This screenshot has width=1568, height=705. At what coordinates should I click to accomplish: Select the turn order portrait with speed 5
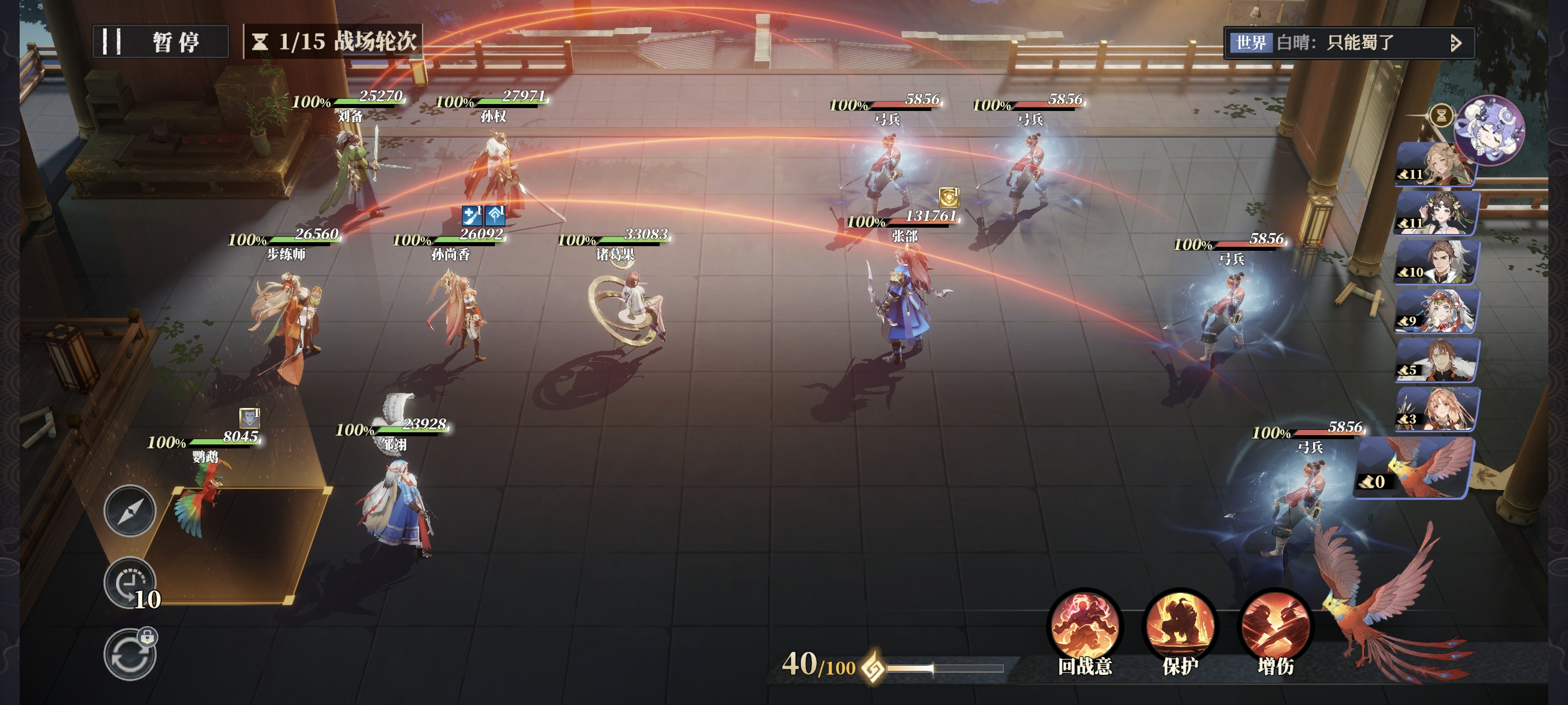pyautogui.click(x=1437, y=360)
